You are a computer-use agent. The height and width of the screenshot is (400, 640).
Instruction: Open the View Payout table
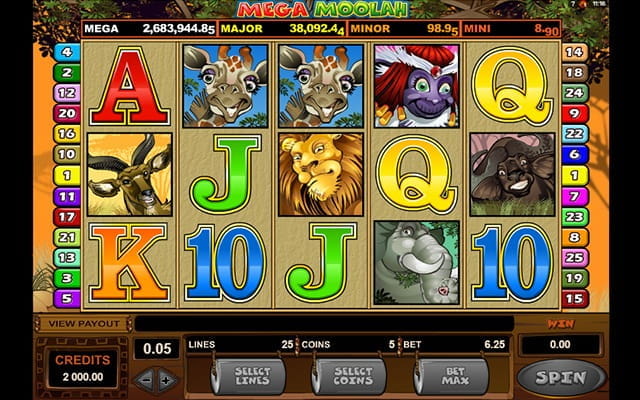pyautogui.click(x=85, y=324)
